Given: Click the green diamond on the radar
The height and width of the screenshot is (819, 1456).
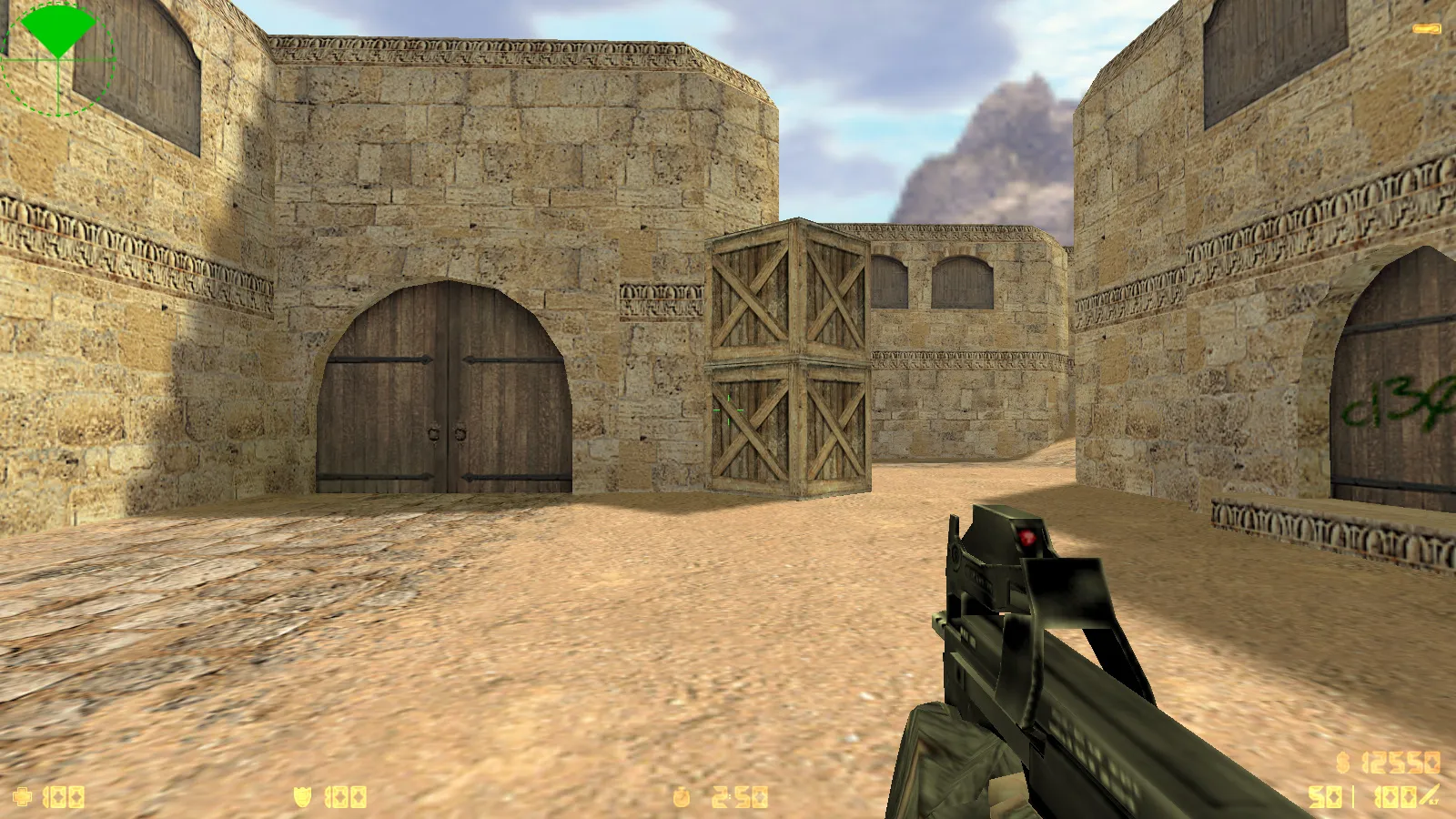Looking at the screenshot, I should (56, 27).
